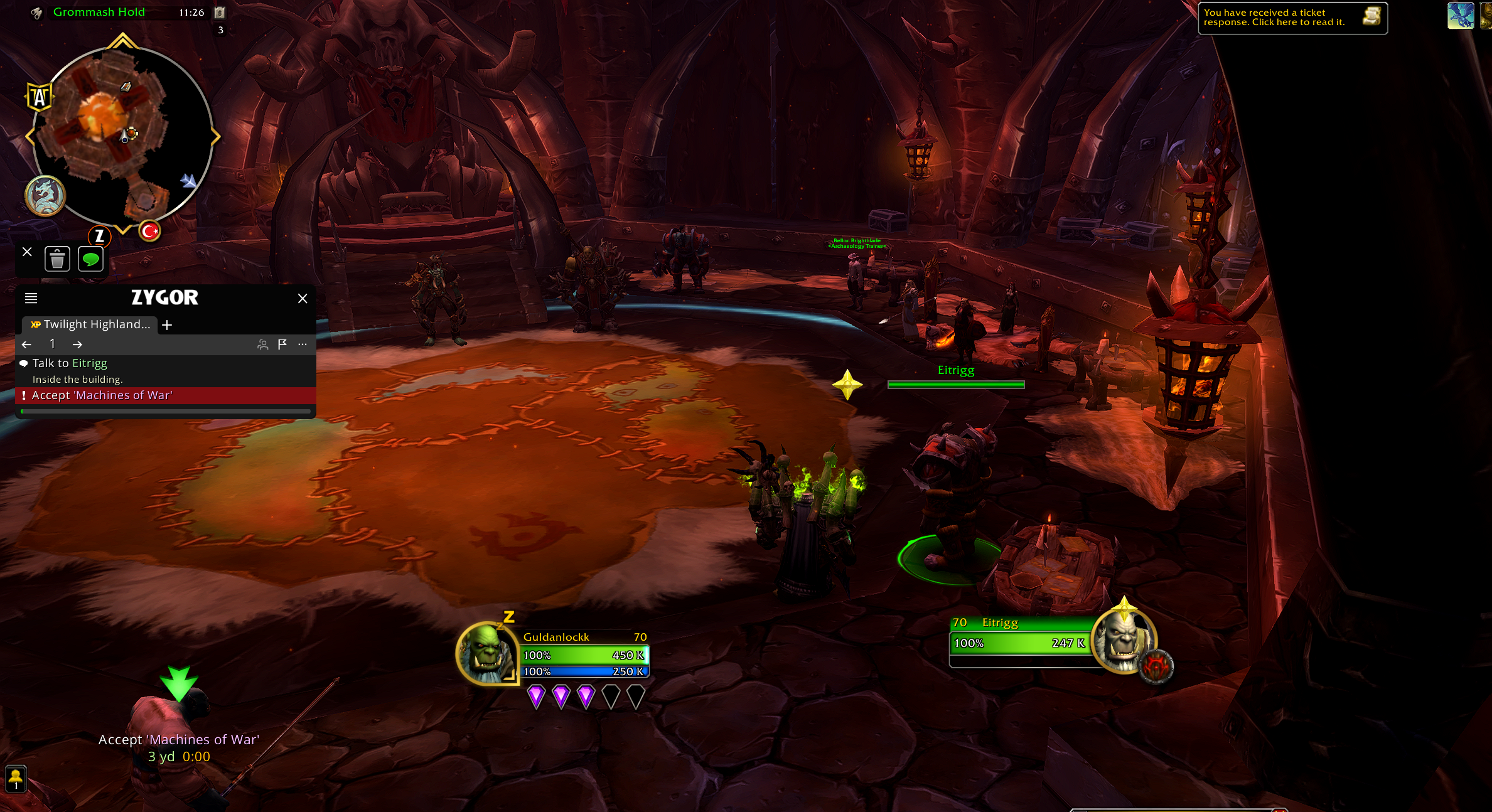Click the blue dragon buff icon

click(x=1460, y=16)
